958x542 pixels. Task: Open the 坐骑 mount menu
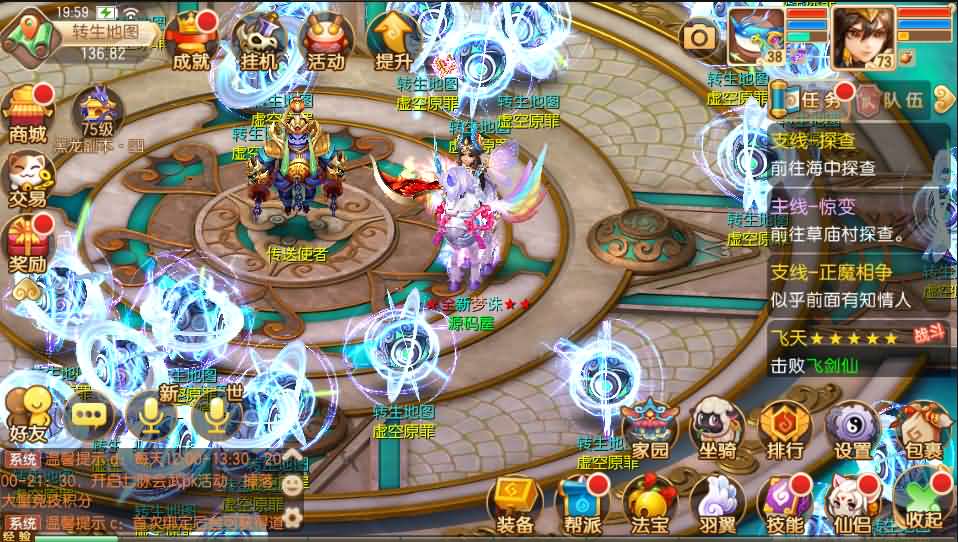point(717,430)
